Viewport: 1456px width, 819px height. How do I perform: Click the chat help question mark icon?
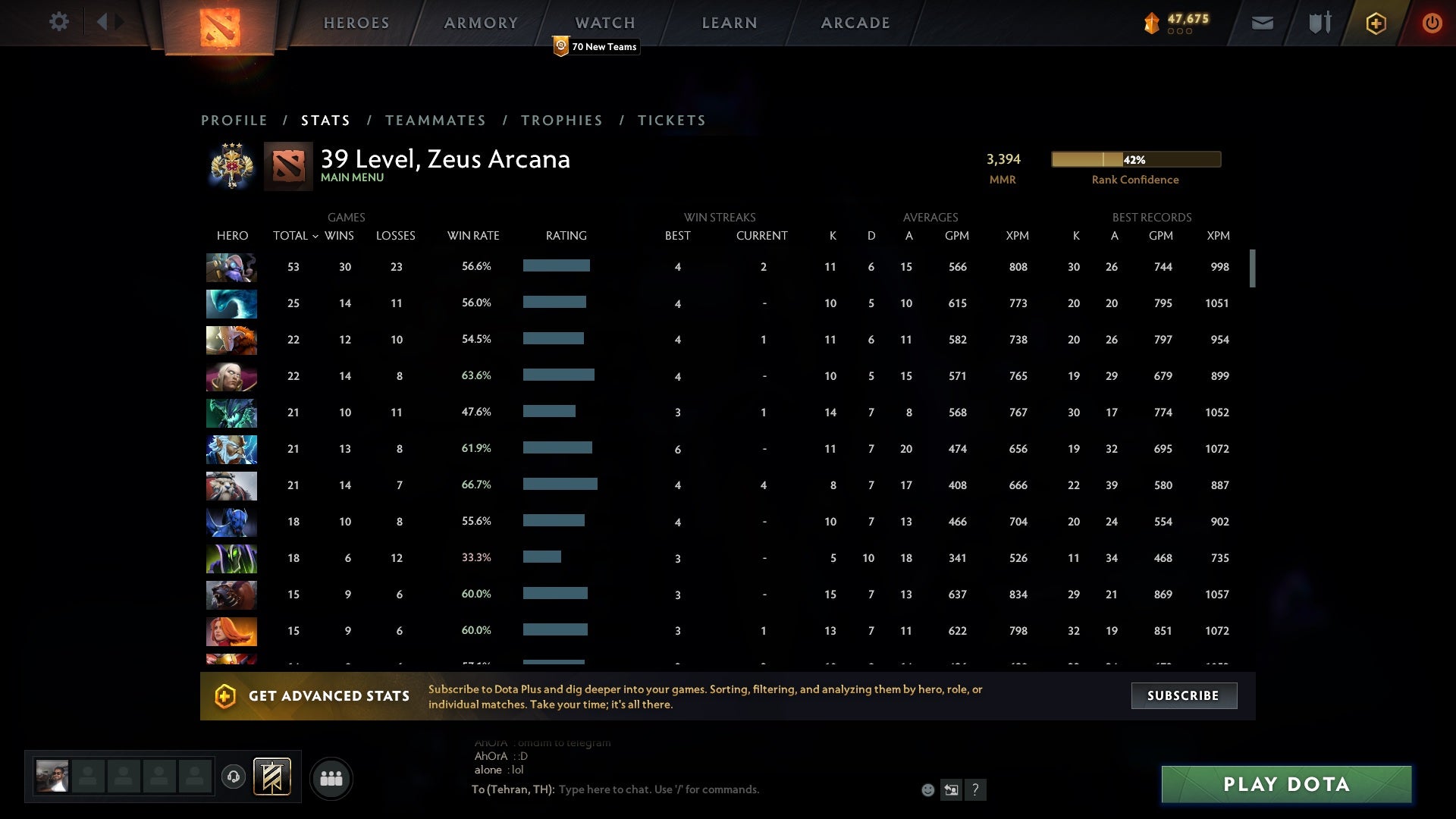click(976, 789)
